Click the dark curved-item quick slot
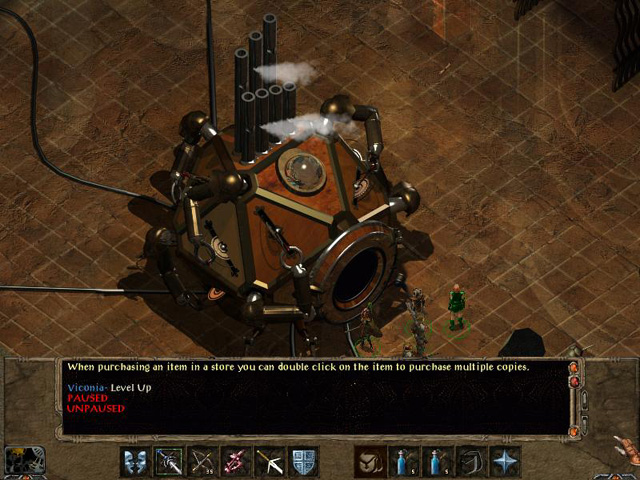Image resolution: width=640 pixels, height=480 pixels. (471, 461)
